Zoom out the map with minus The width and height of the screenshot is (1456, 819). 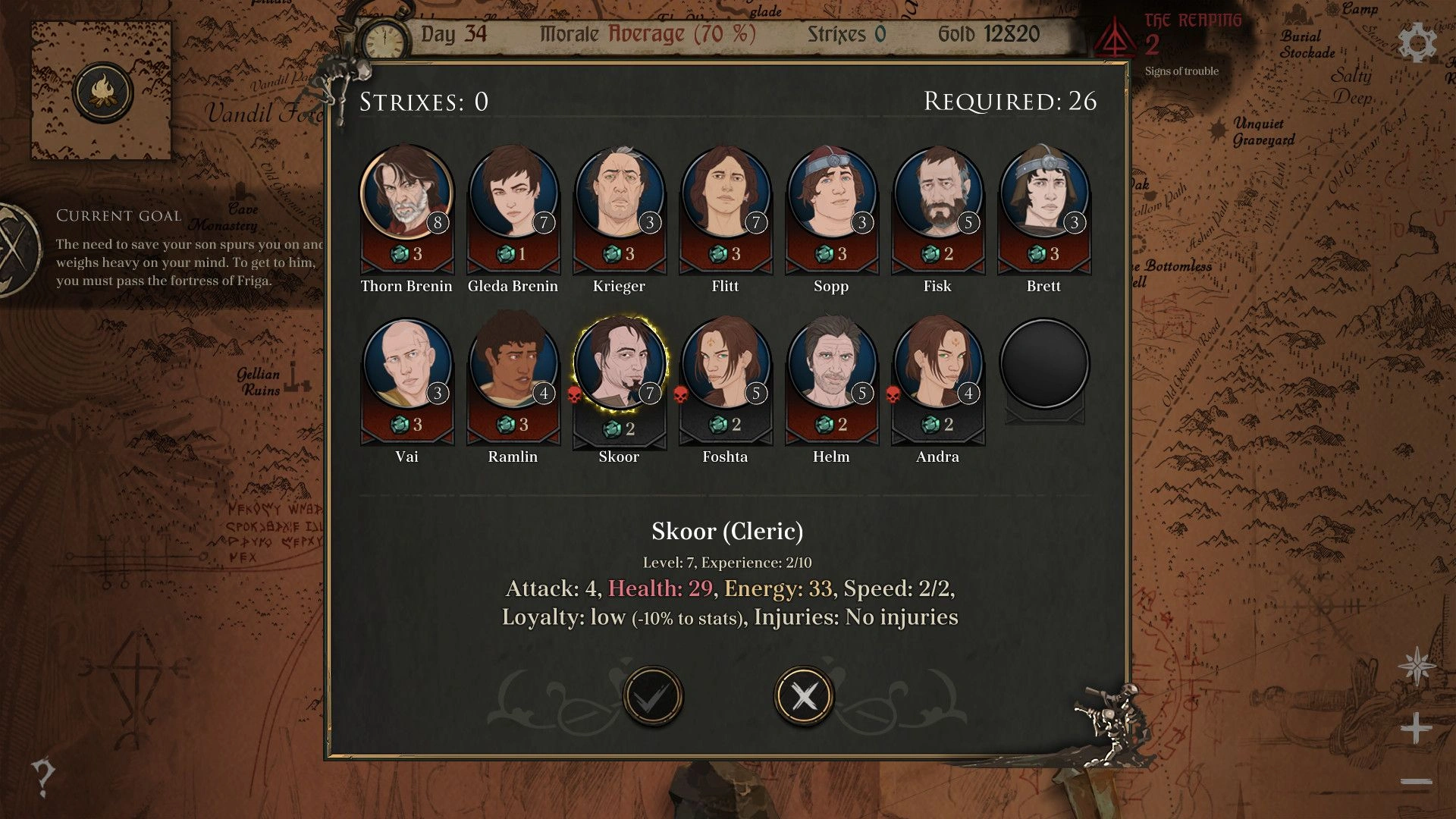[1416, 782]
